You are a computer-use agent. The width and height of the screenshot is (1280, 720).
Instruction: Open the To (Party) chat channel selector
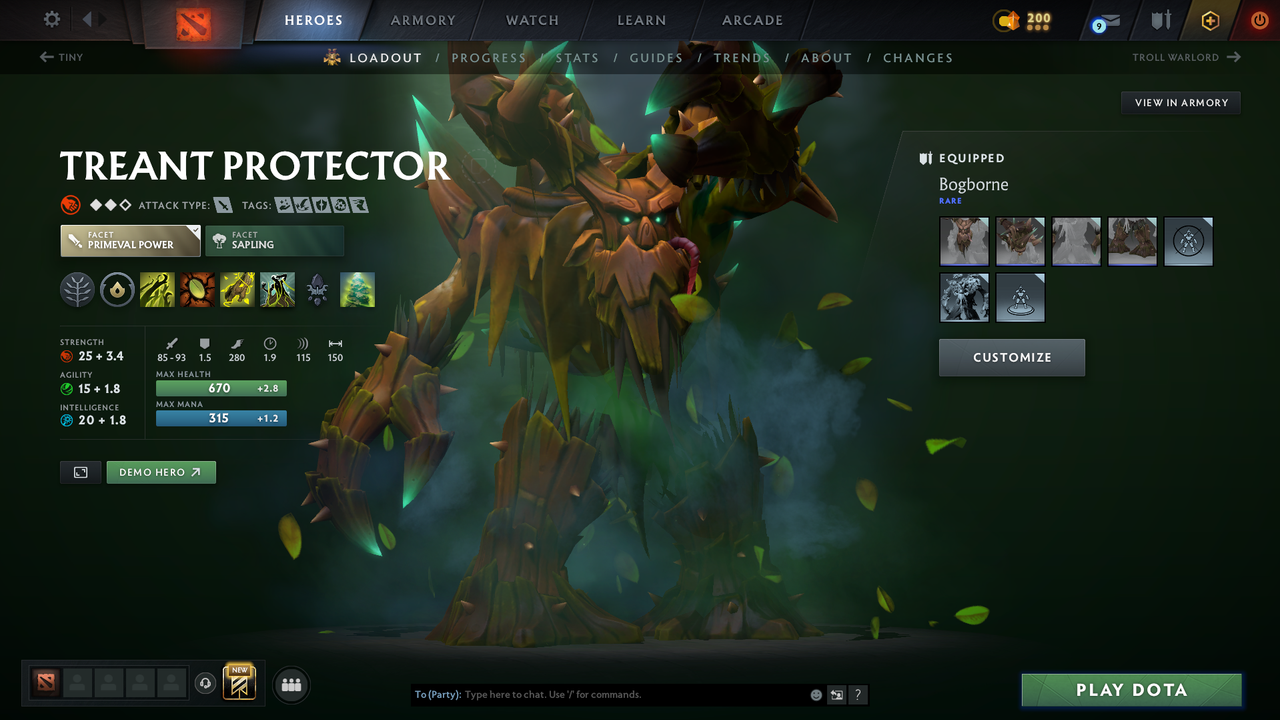point(438,694)
